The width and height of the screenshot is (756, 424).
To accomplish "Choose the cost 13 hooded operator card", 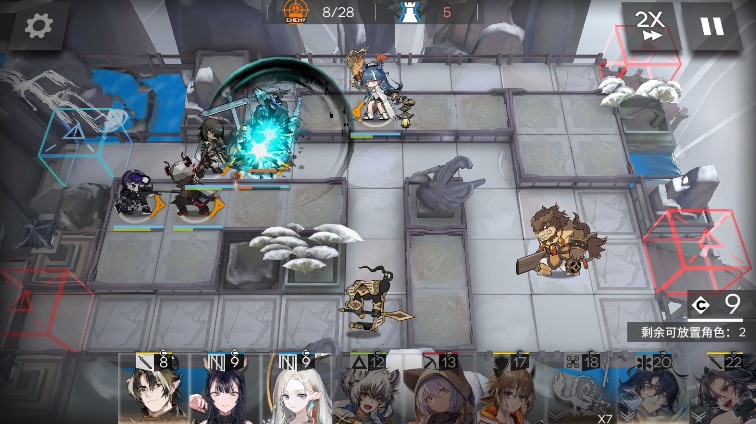I will (x=438, y=392).
